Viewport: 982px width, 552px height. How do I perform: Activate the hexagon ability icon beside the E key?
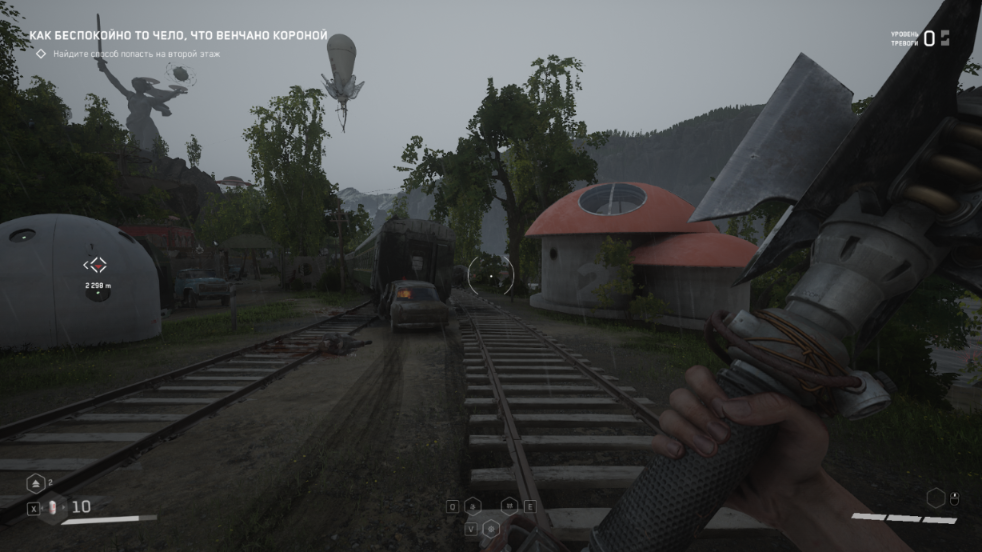[509, 506]
